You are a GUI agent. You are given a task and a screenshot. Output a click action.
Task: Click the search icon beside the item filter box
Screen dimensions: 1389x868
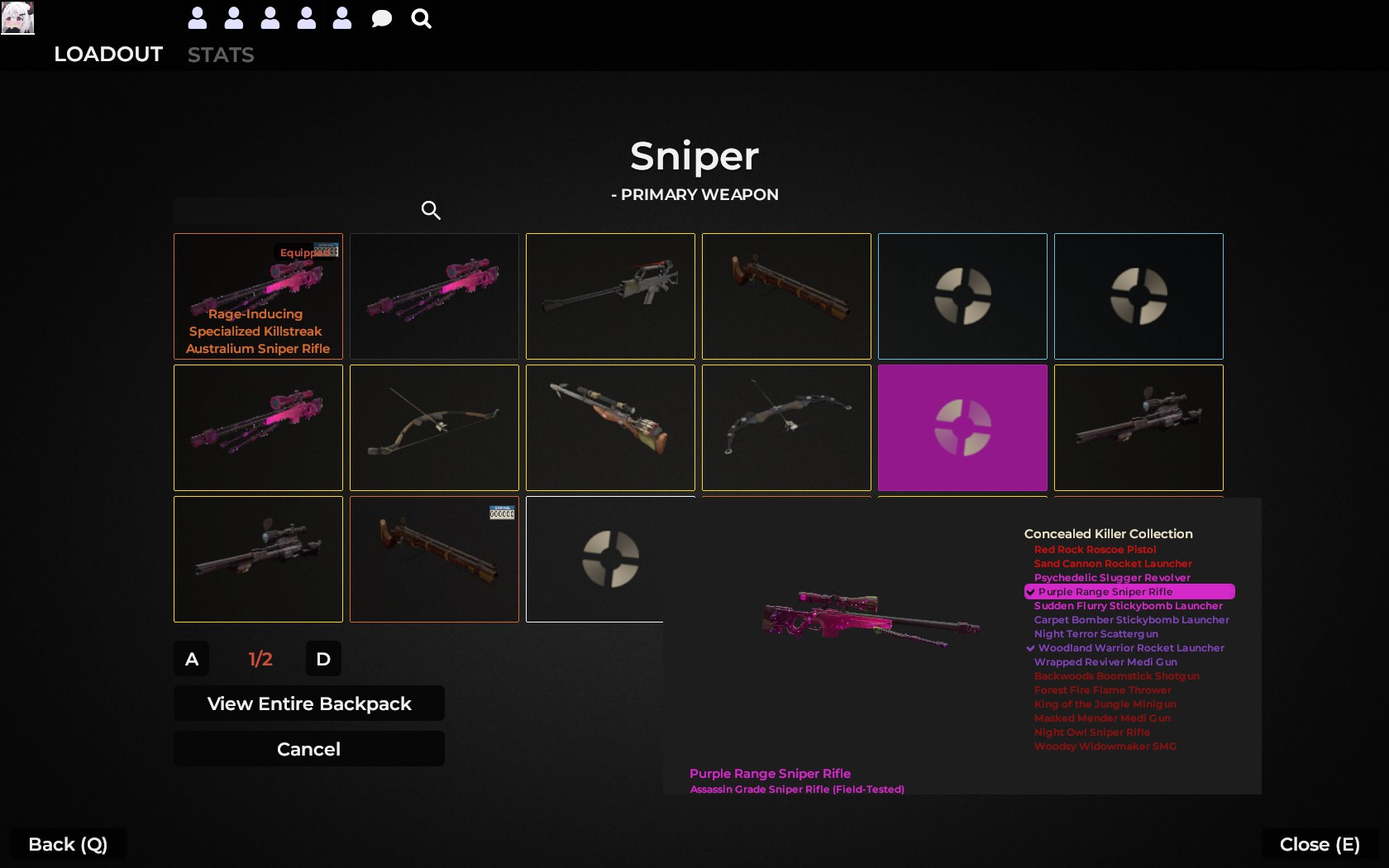pyautogui.click(x=430, y=210)
